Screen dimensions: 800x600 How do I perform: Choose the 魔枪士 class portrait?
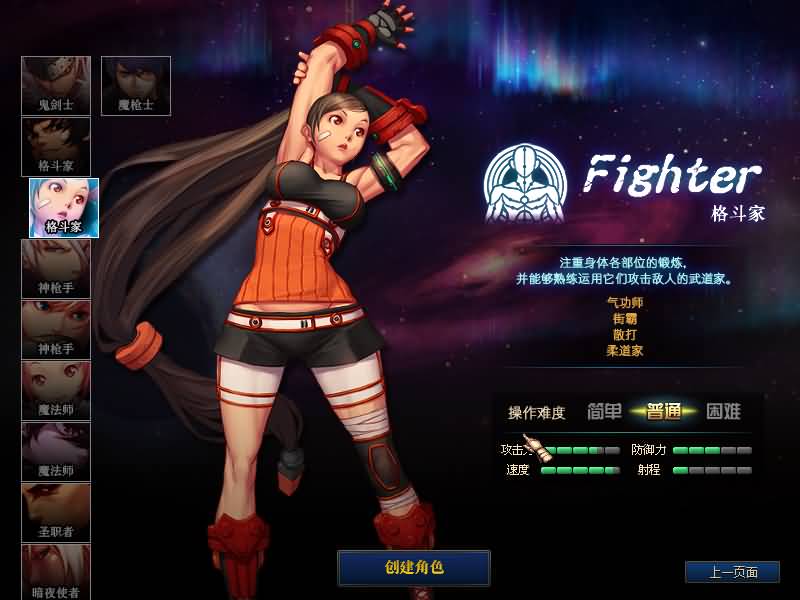[x=136, y=86]
